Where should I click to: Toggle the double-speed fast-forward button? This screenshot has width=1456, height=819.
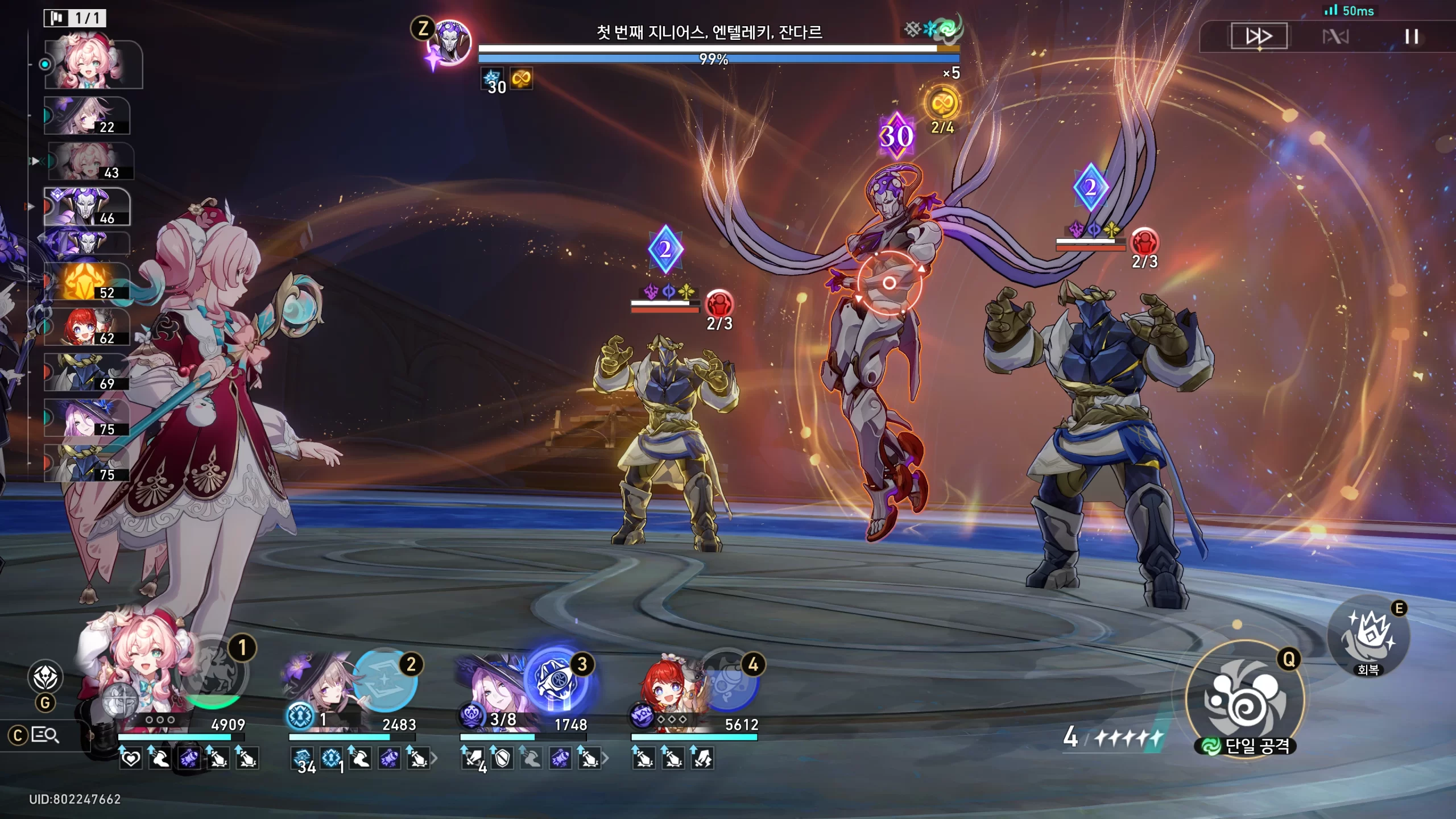point(1259,36)
